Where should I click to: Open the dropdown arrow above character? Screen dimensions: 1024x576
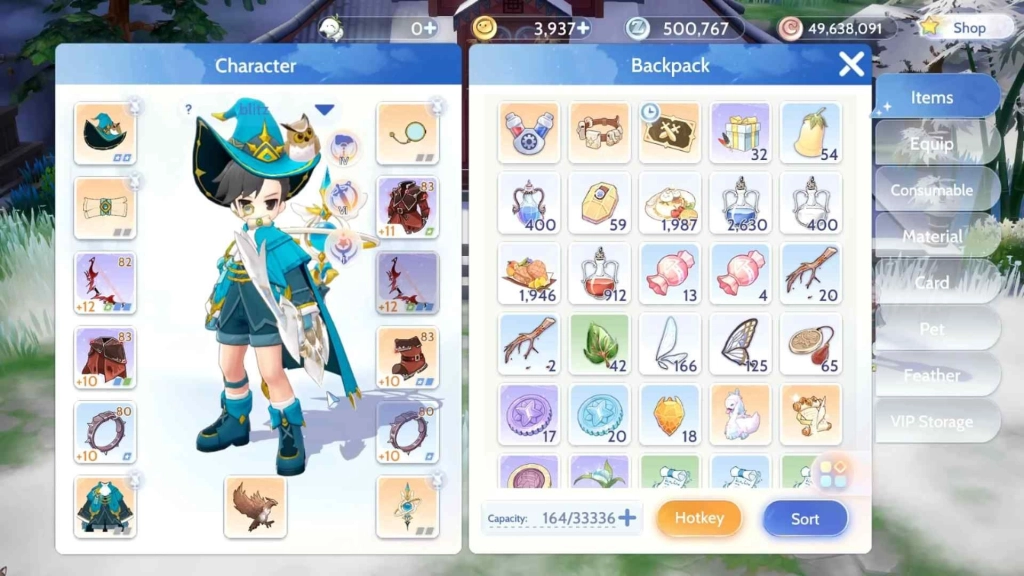tap(324, 109)
